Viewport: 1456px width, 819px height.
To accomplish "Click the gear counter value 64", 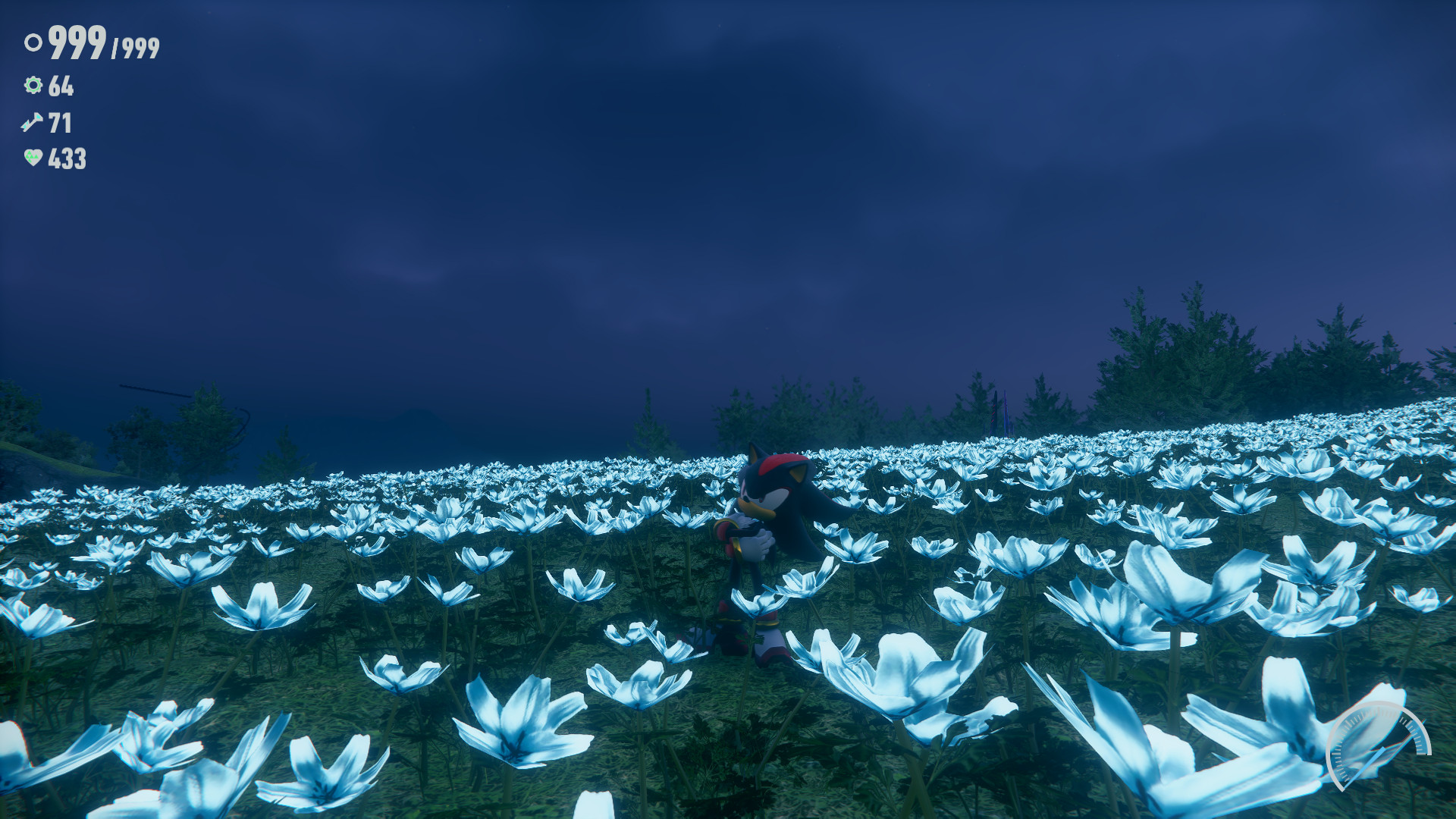I will click(x=61, y=87).
